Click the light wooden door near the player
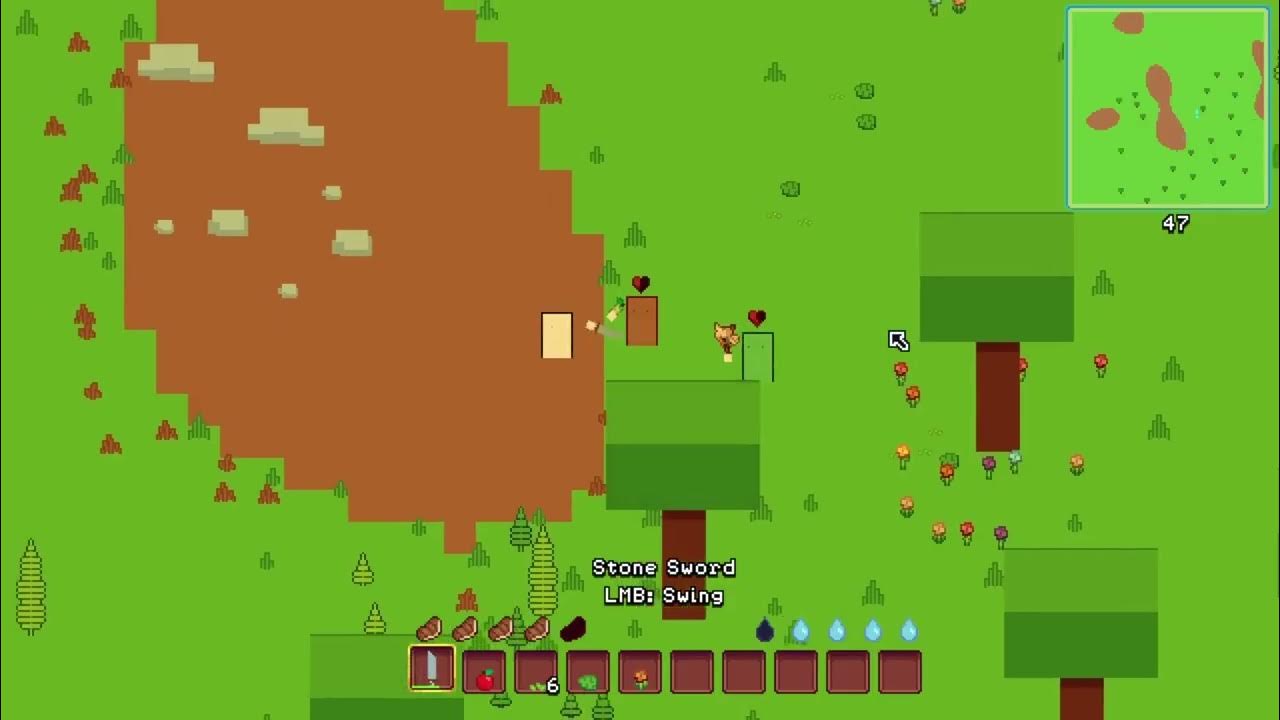Screen dimensions: 1280x720 point(556,335)
